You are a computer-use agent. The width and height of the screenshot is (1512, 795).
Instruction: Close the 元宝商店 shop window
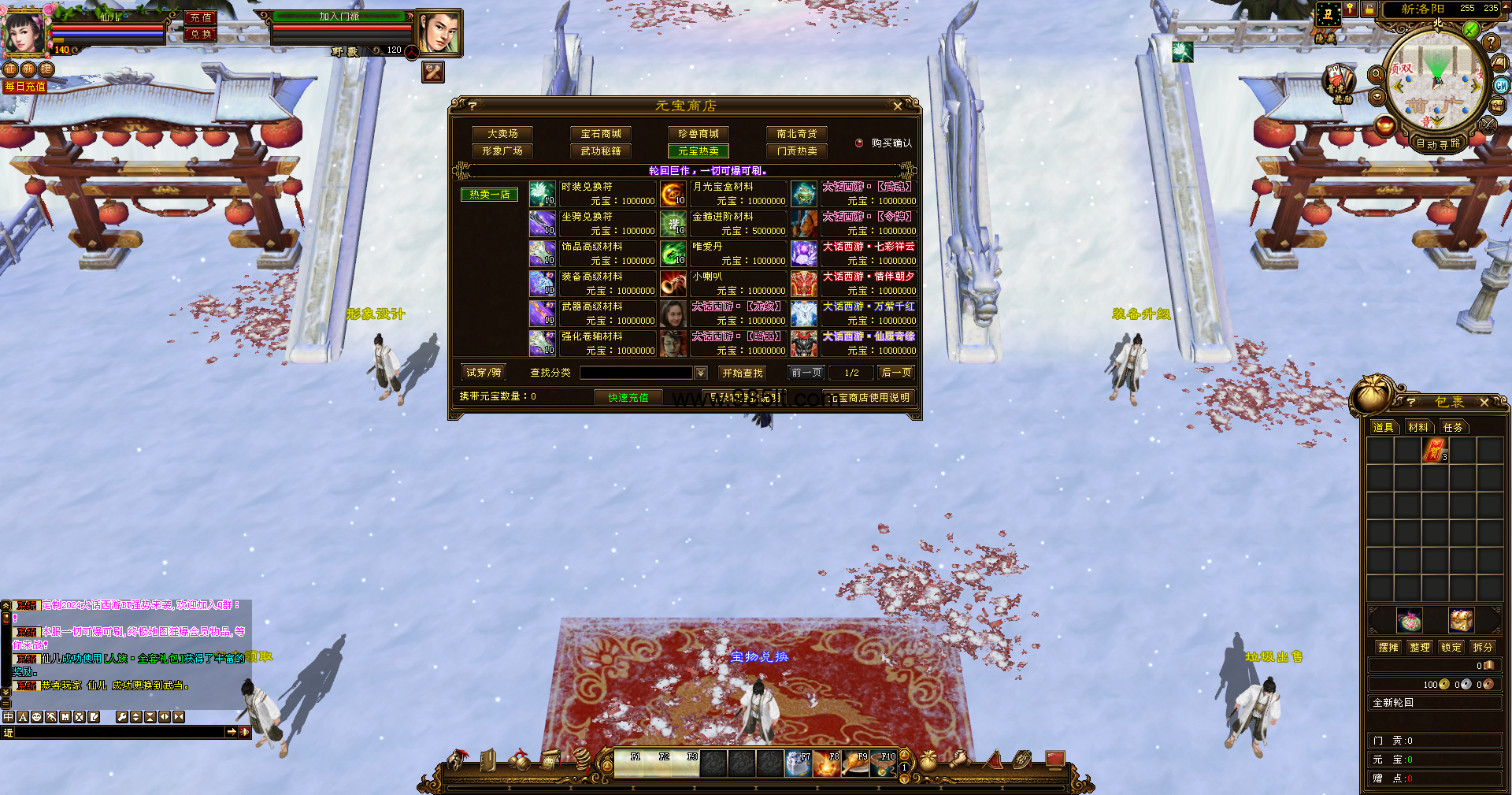point(897,106)
